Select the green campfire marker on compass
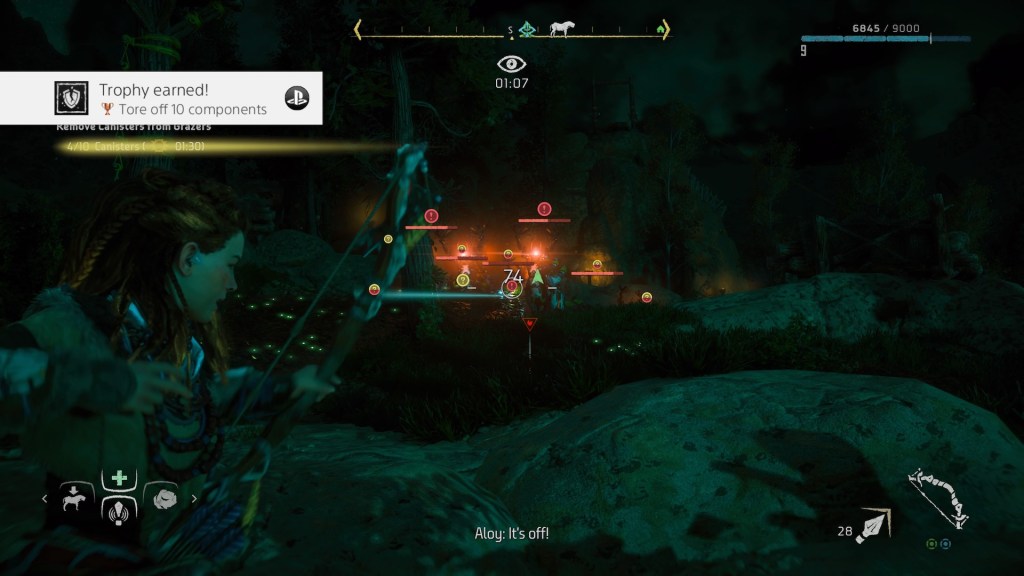The height and width of the screenshot is (576, 1024). click(x=660, y=30)
